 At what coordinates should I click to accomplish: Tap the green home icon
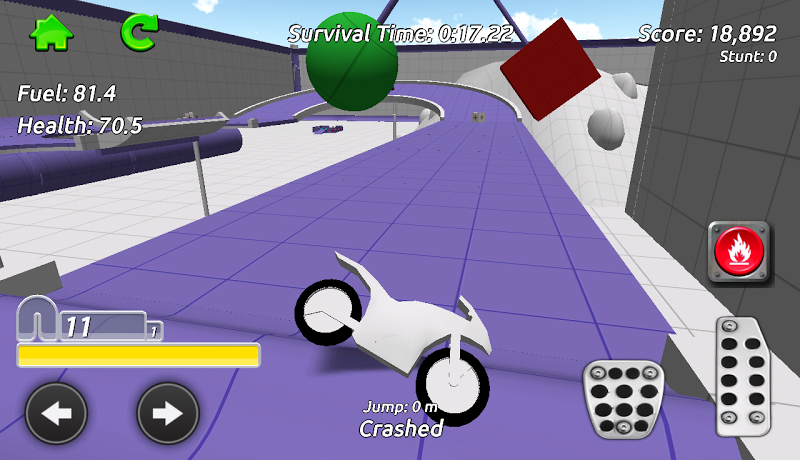(52, 33)
